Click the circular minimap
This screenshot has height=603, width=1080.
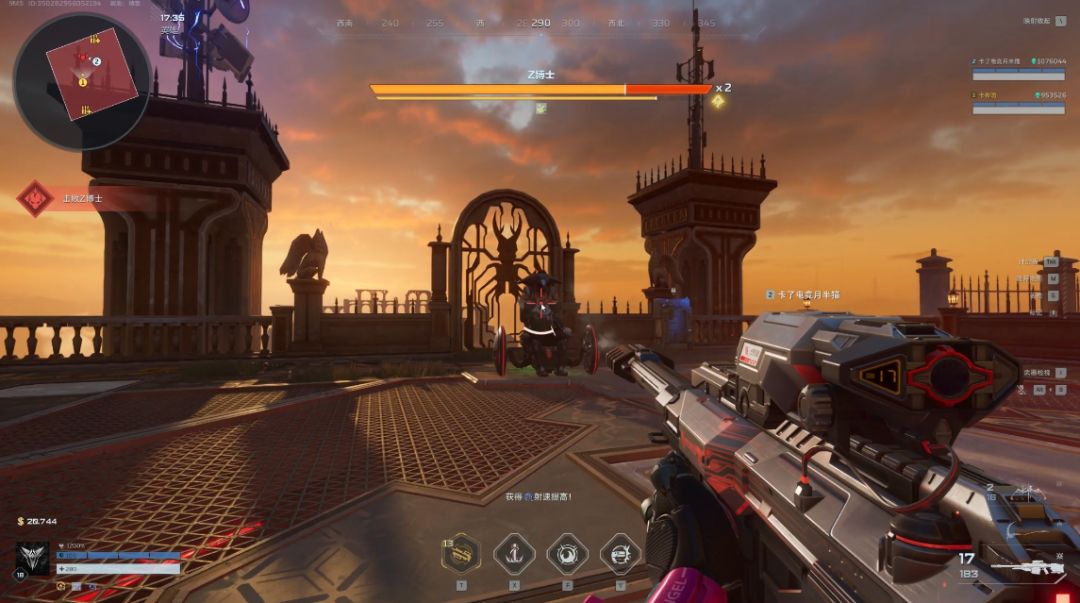[x=82, y=80]
